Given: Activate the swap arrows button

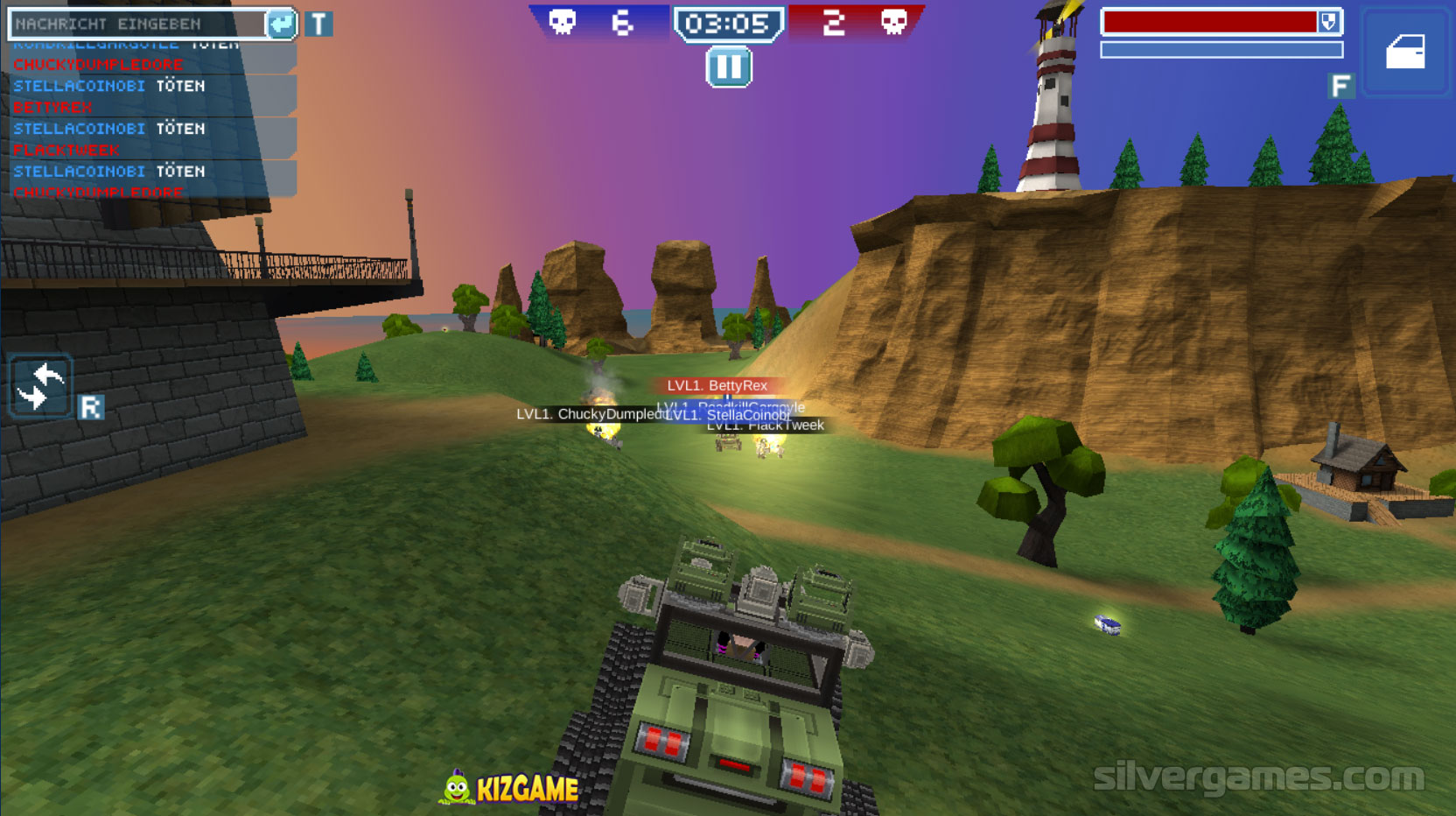Looking at the screenshot, I should (x=40, y=387).
